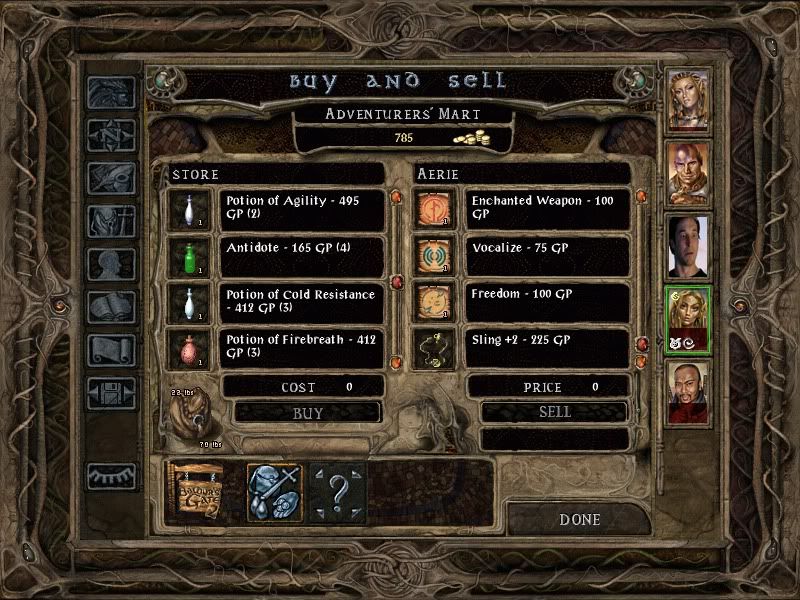Buy the selected store items
The width and height of the screenshot is (800, 600).
click(x=308, y=411)
